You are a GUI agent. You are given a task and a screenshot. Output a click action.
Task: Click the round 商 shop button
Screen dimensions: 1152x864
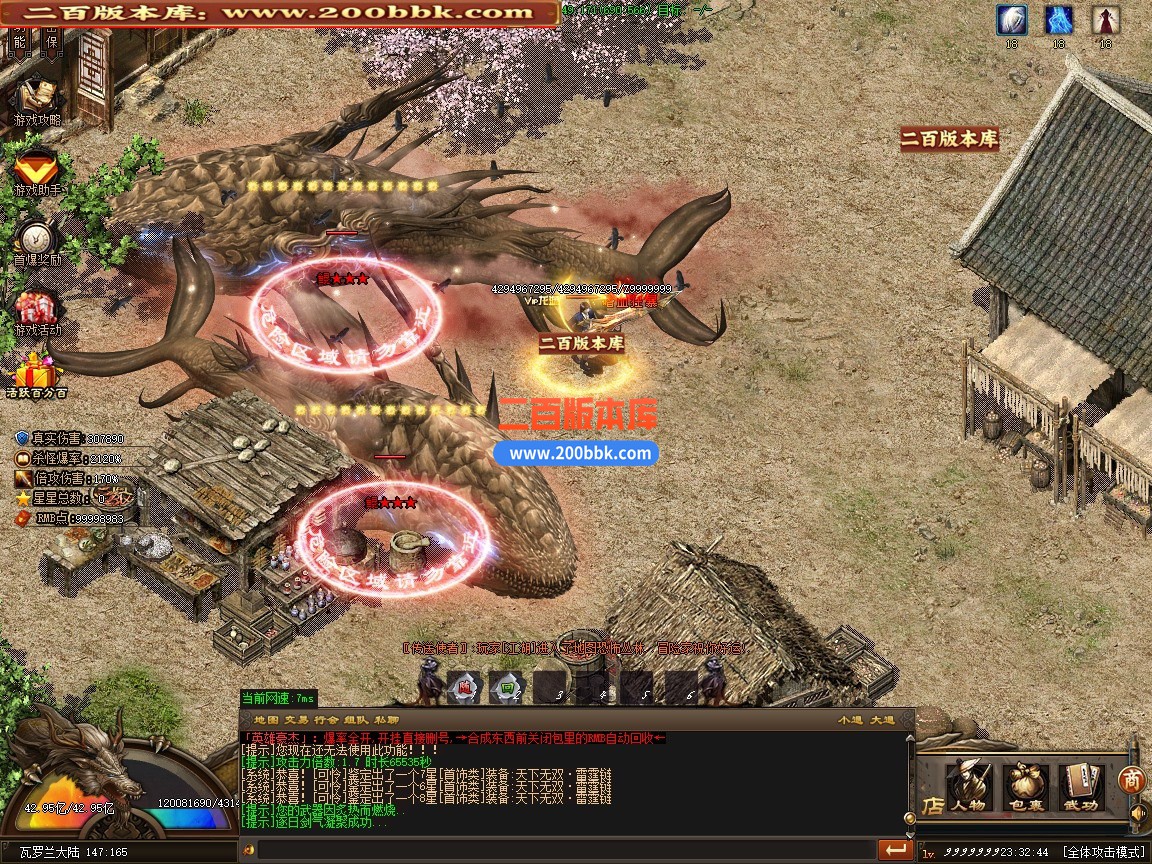pos(1131,778)
